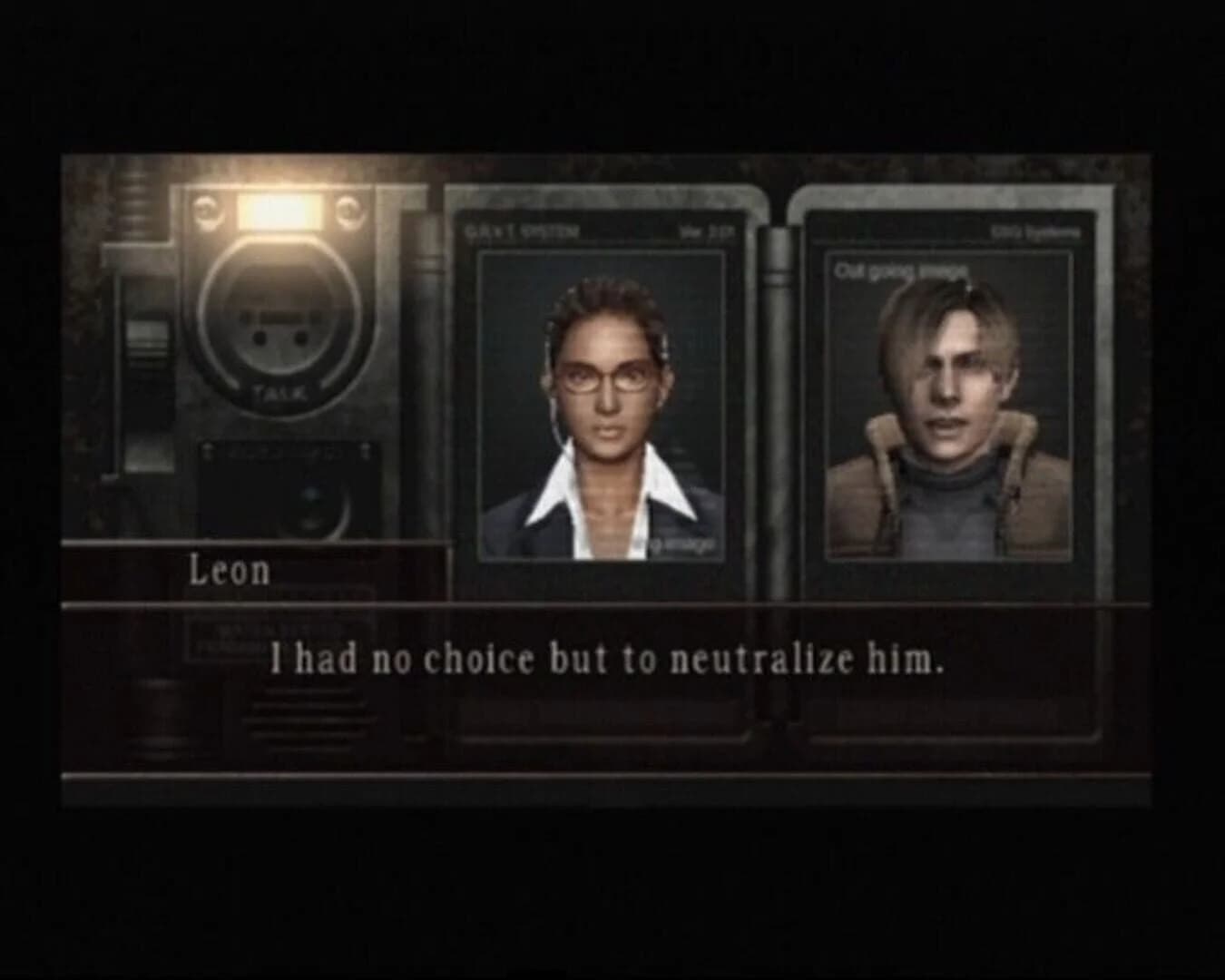Click the up arrow on the channel panel
Viewport: 1225px width, 980px height.
[x=209, y=449]
